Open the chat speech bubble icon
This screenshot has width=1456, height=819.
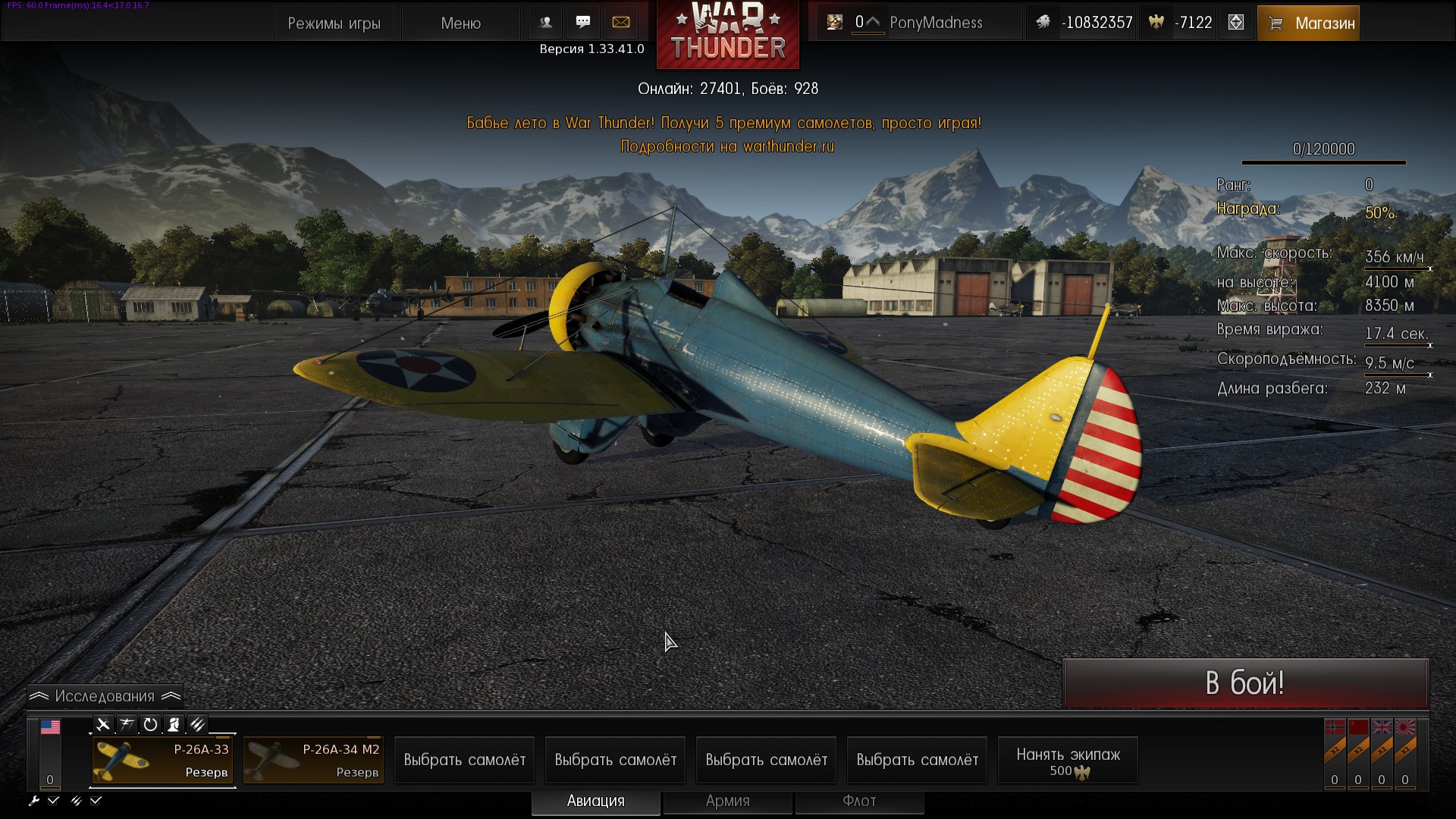coord(583,23)
